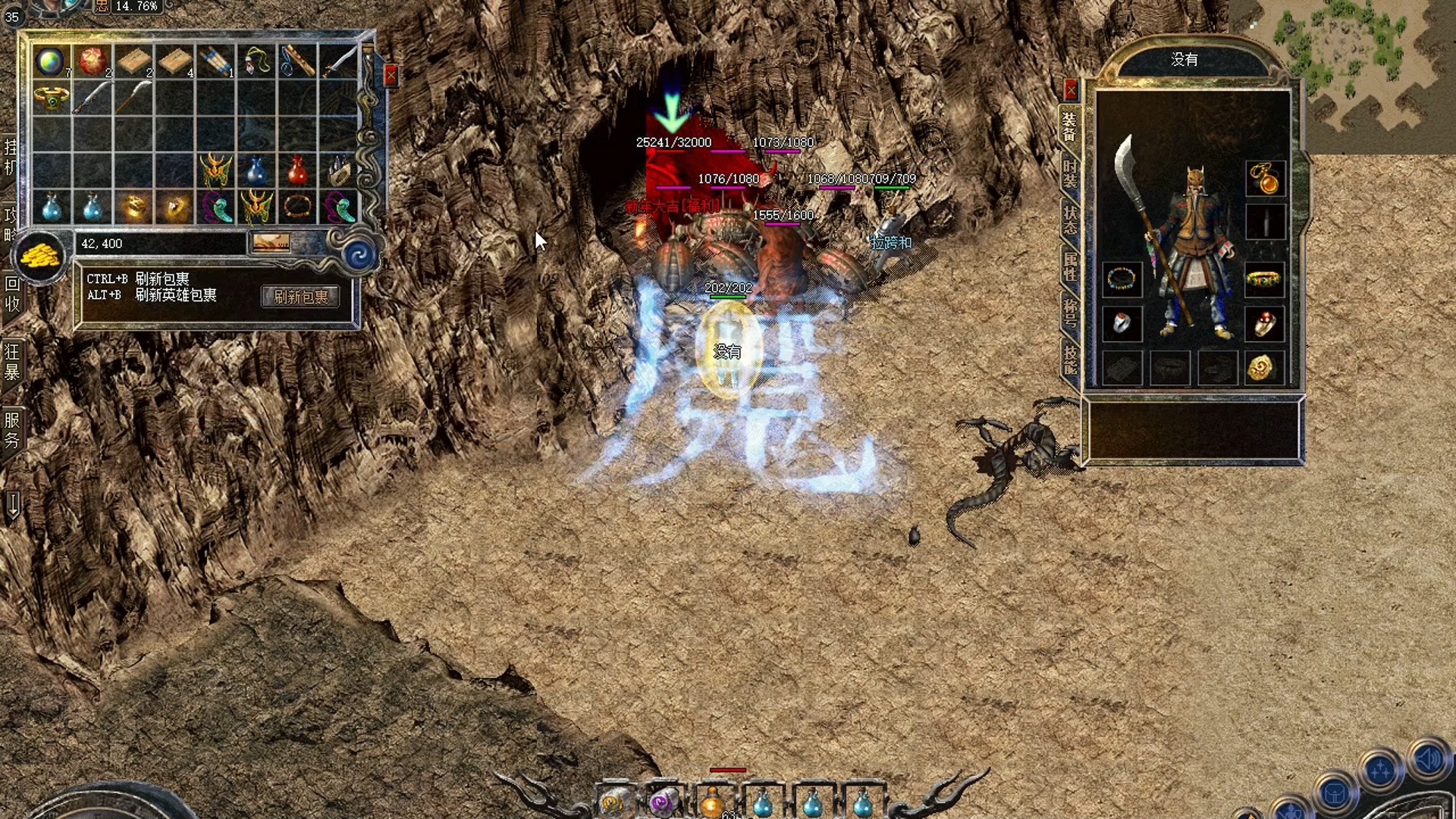This screenshot has height=819, width=1456.
Task: Select the green gem gold bracelet in the bag
Action: point(52,97)
